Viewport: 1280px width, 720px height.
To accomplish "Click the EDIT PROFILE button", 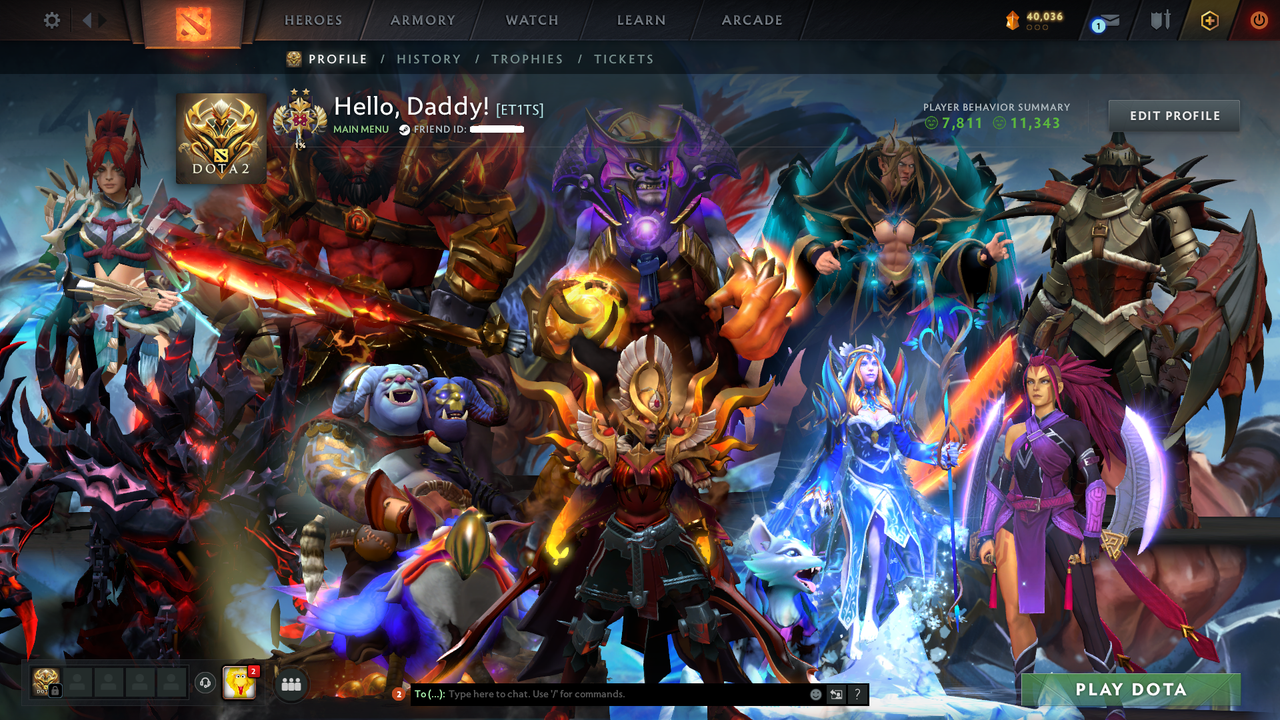I will pos(1173,115).
